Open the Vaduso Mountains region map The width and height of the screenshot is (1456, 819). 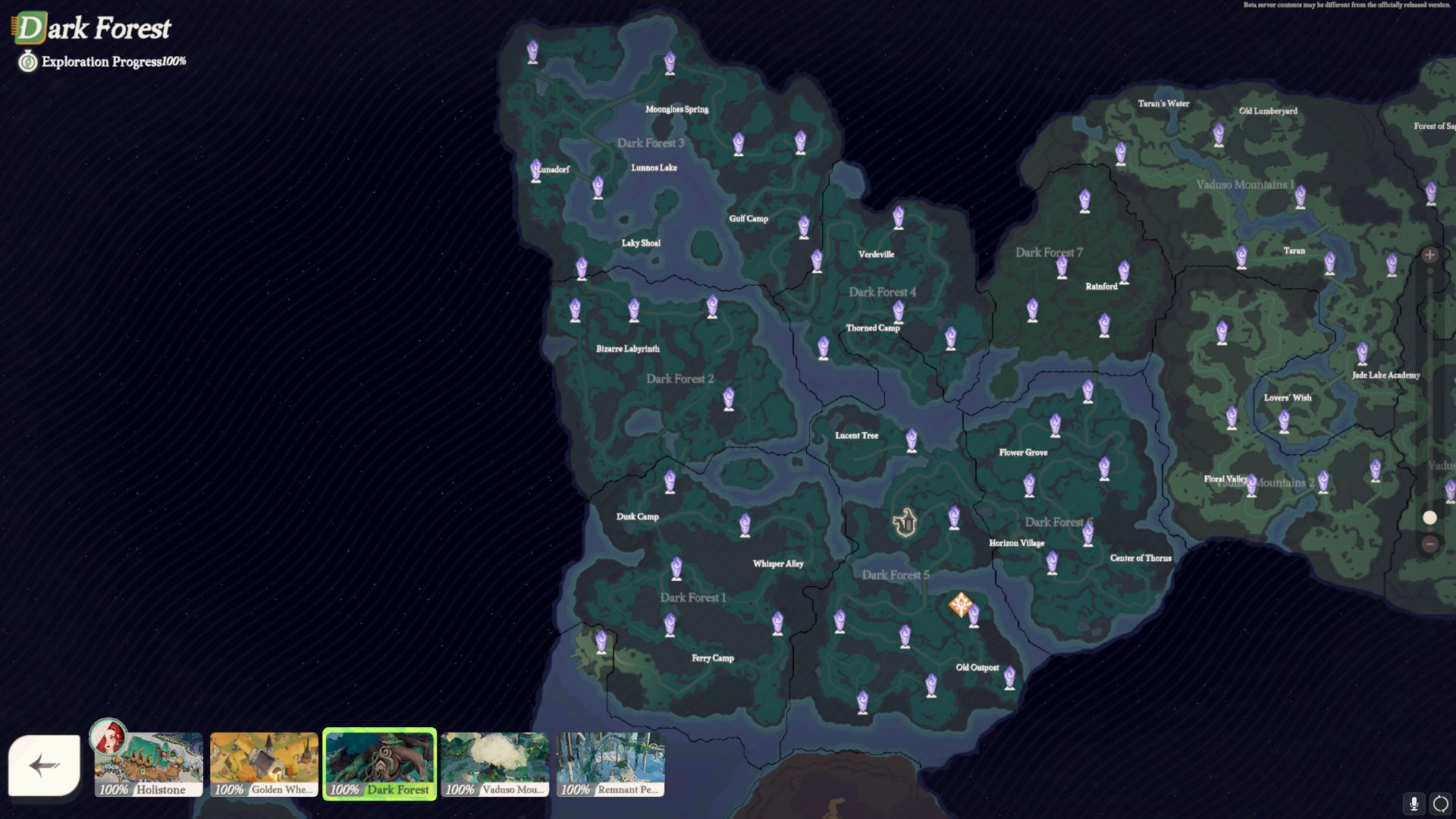coord(494,764)
